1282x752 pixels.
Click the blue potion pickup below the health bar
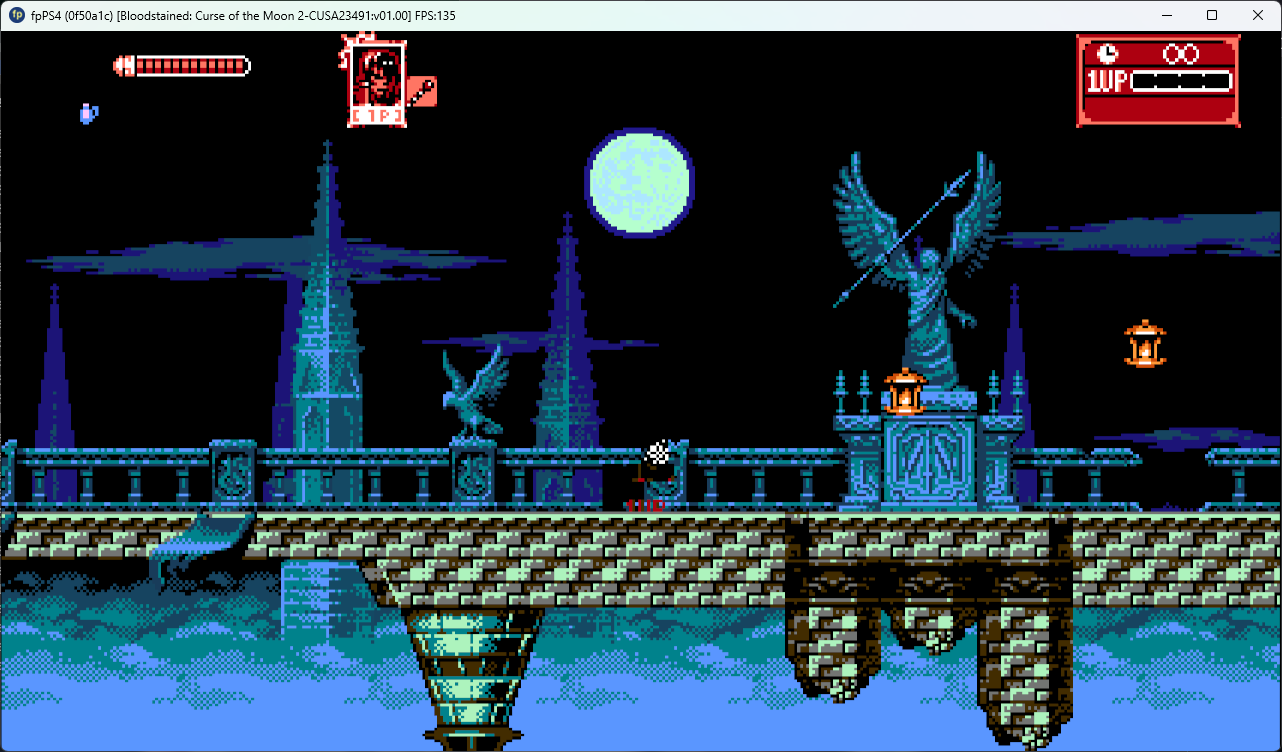click(x=88, y=113)
